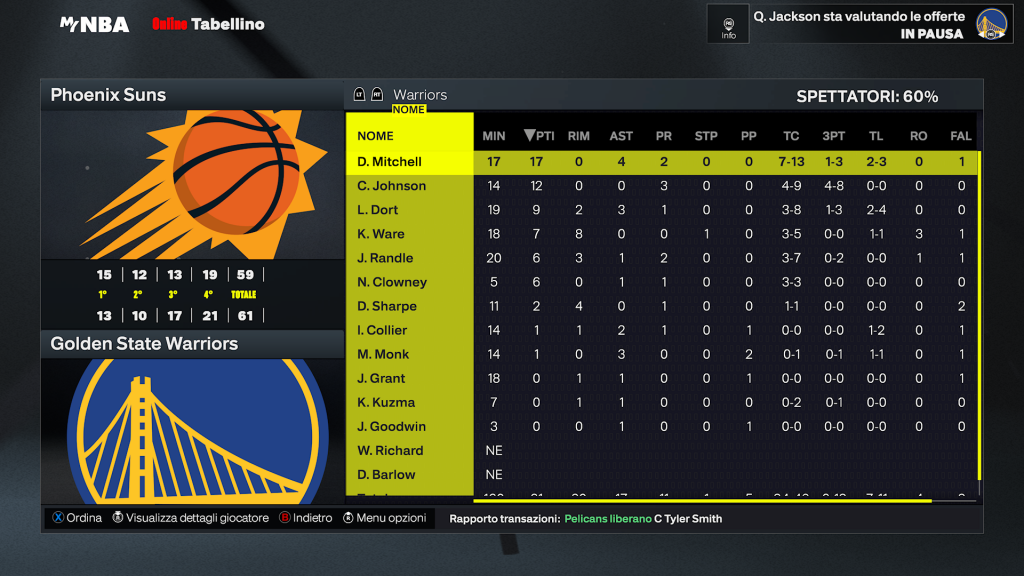Select K. Kuzma in the table
The height and width of the screenshot is (576, 1024).
coord(386,402)
